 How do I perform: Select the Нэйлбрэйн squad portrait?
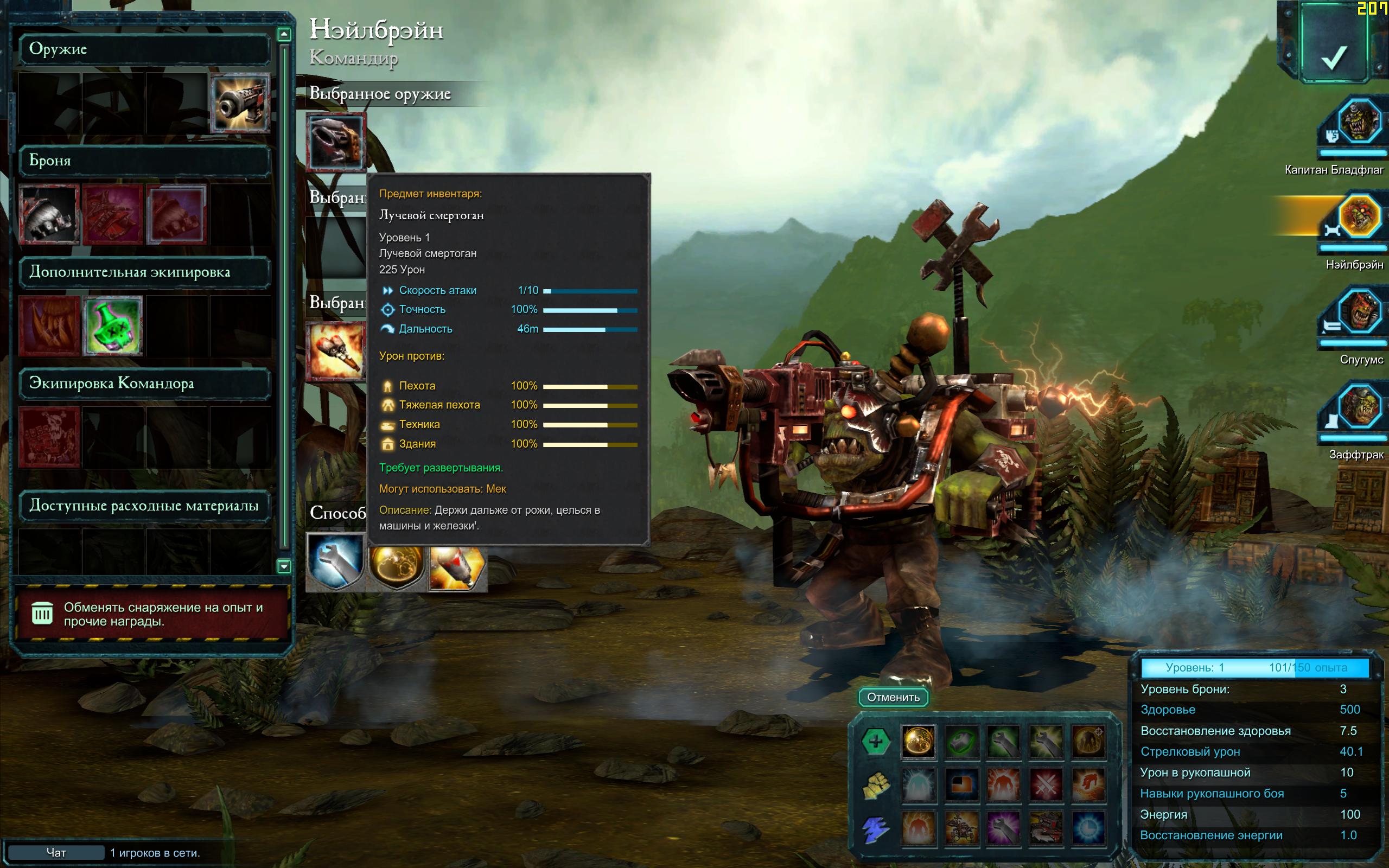click(x=1359, y=217)
